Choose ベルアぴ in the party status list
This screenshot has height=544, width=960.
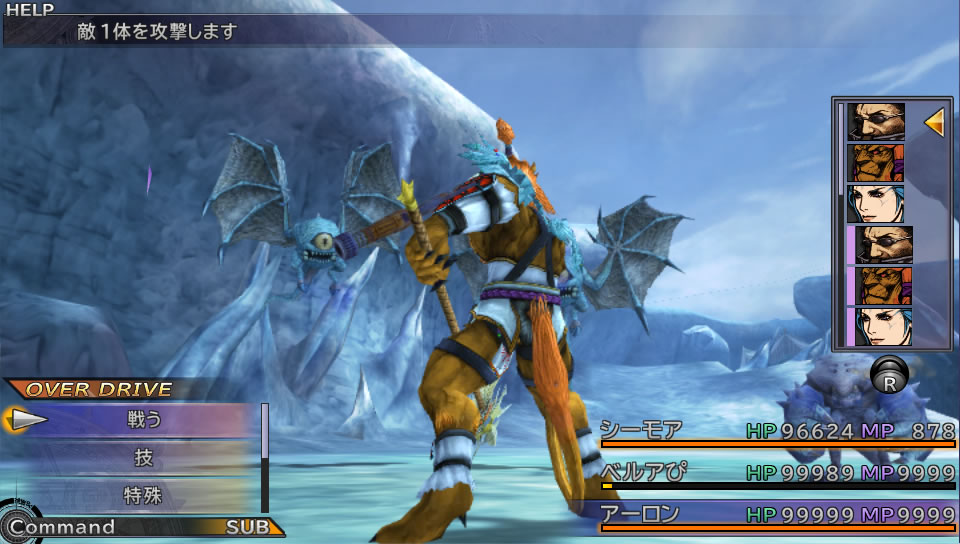642,473
